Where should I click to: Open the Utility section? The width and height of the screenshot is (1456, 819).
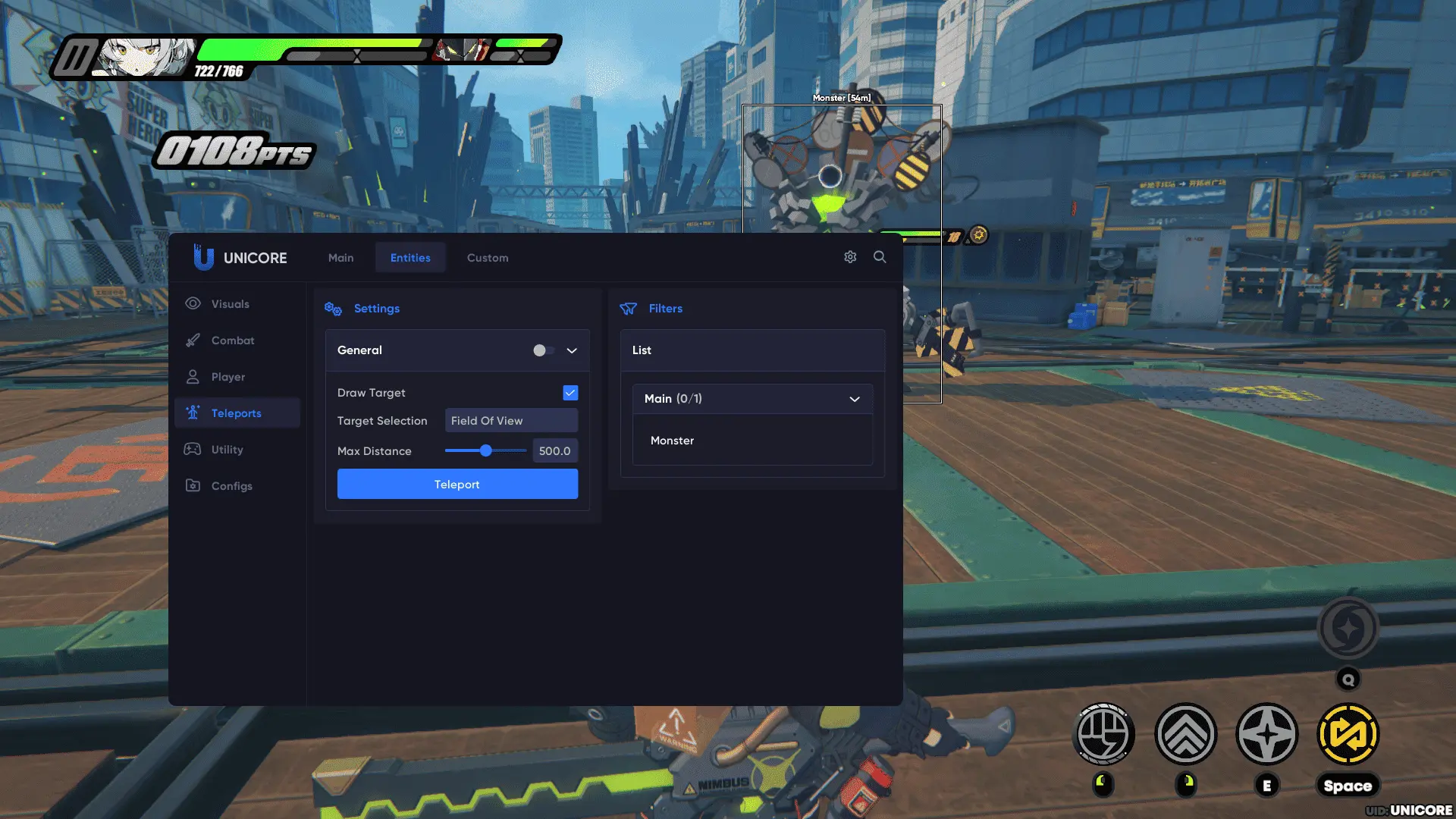point(227,450)
